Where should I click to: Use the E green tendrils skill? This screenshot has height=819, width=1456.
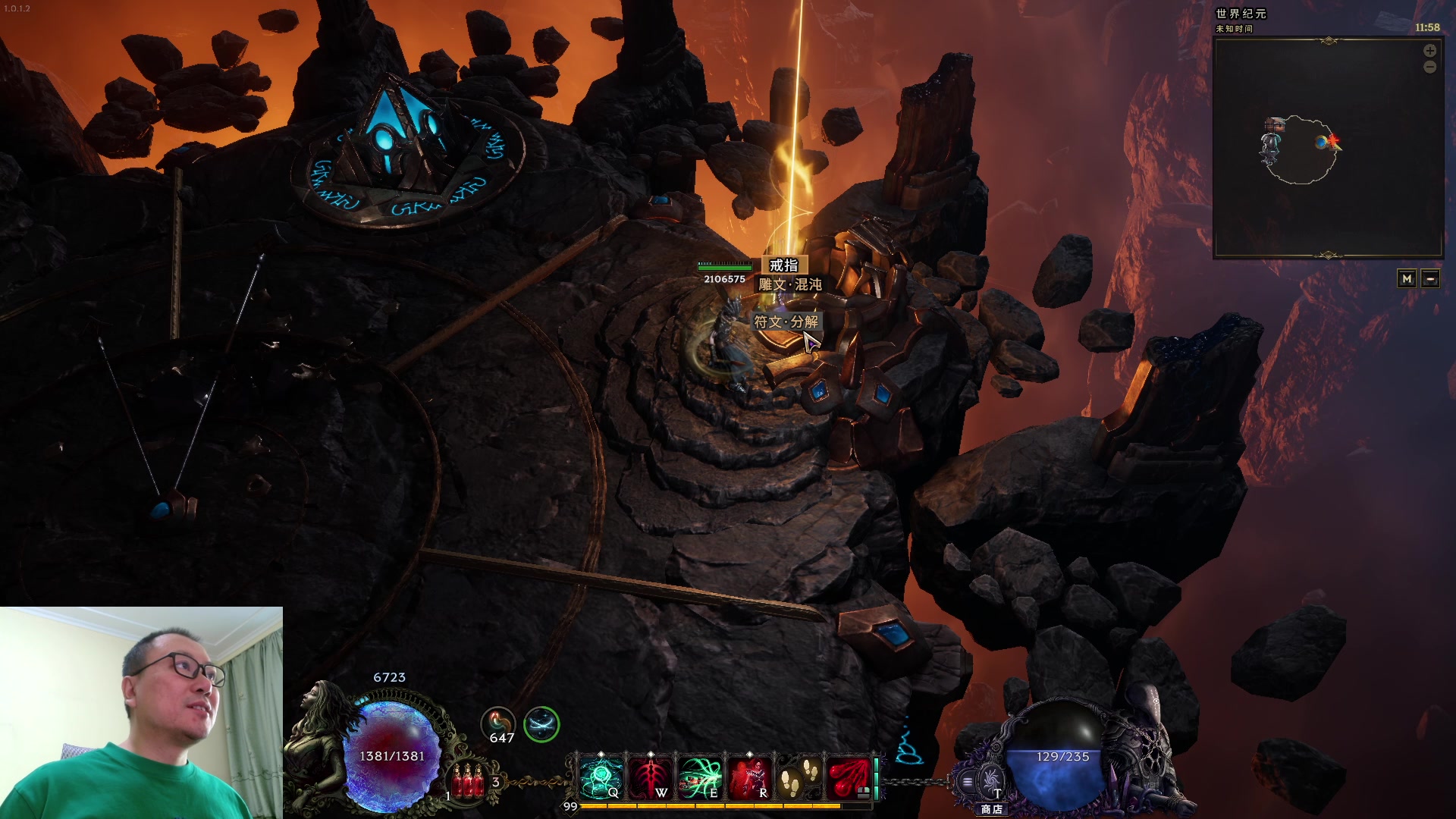(700, 778)
